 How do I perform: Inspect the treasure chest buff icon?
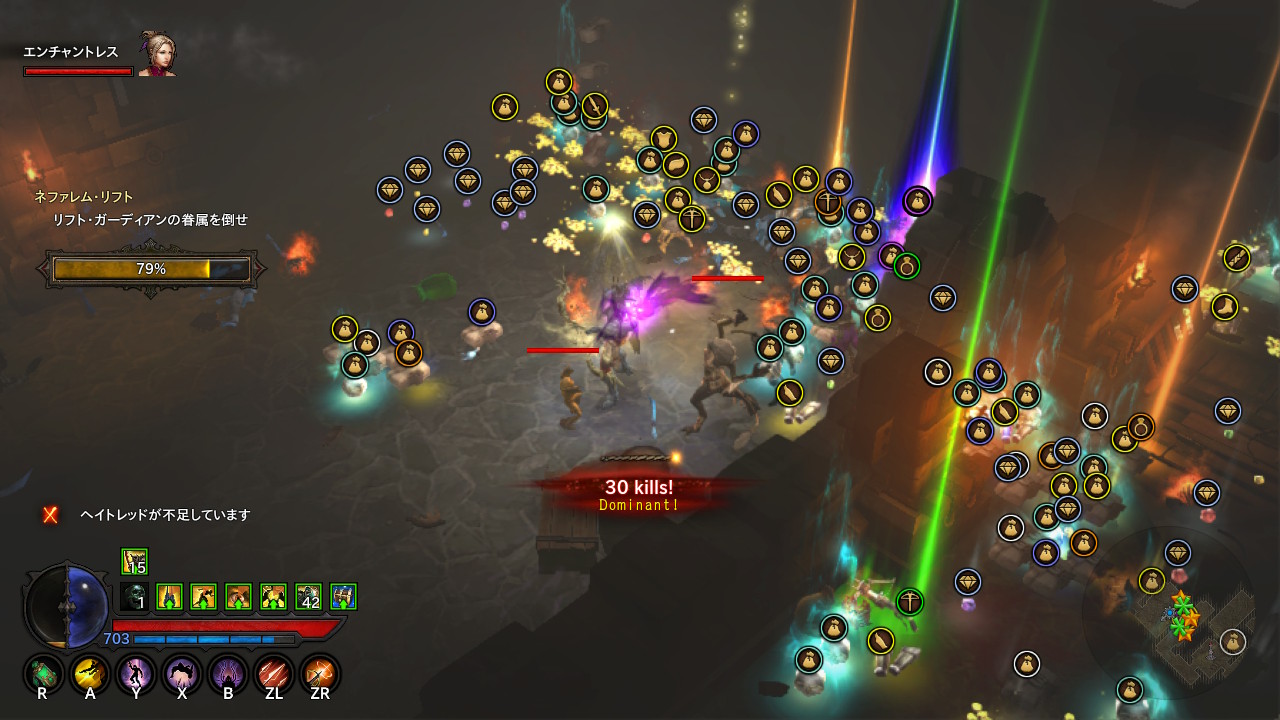point(343,597)
